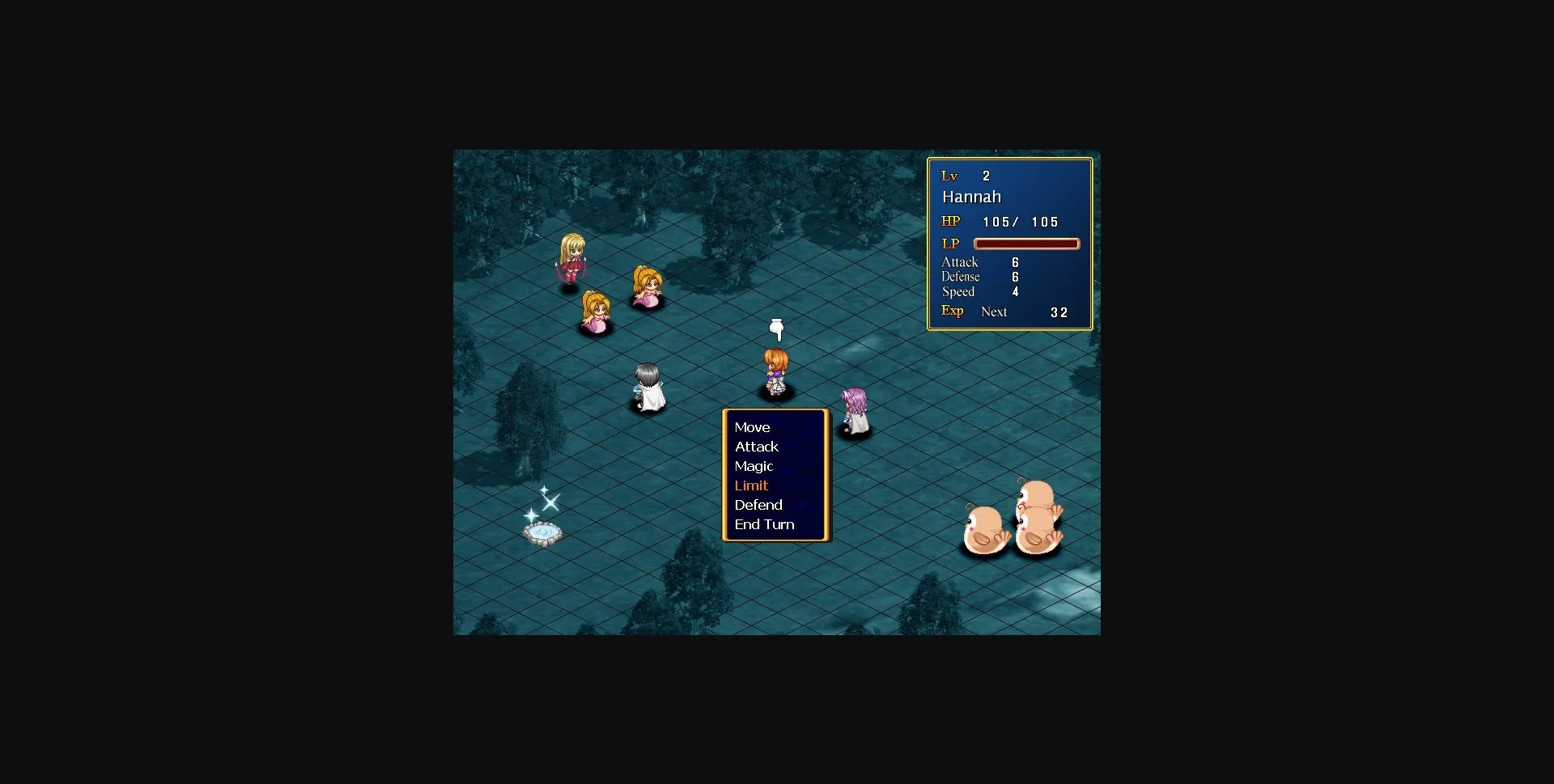Click Hannah's name in the stat window
Screen dimensions: 1554x784
tap(971, 197)
